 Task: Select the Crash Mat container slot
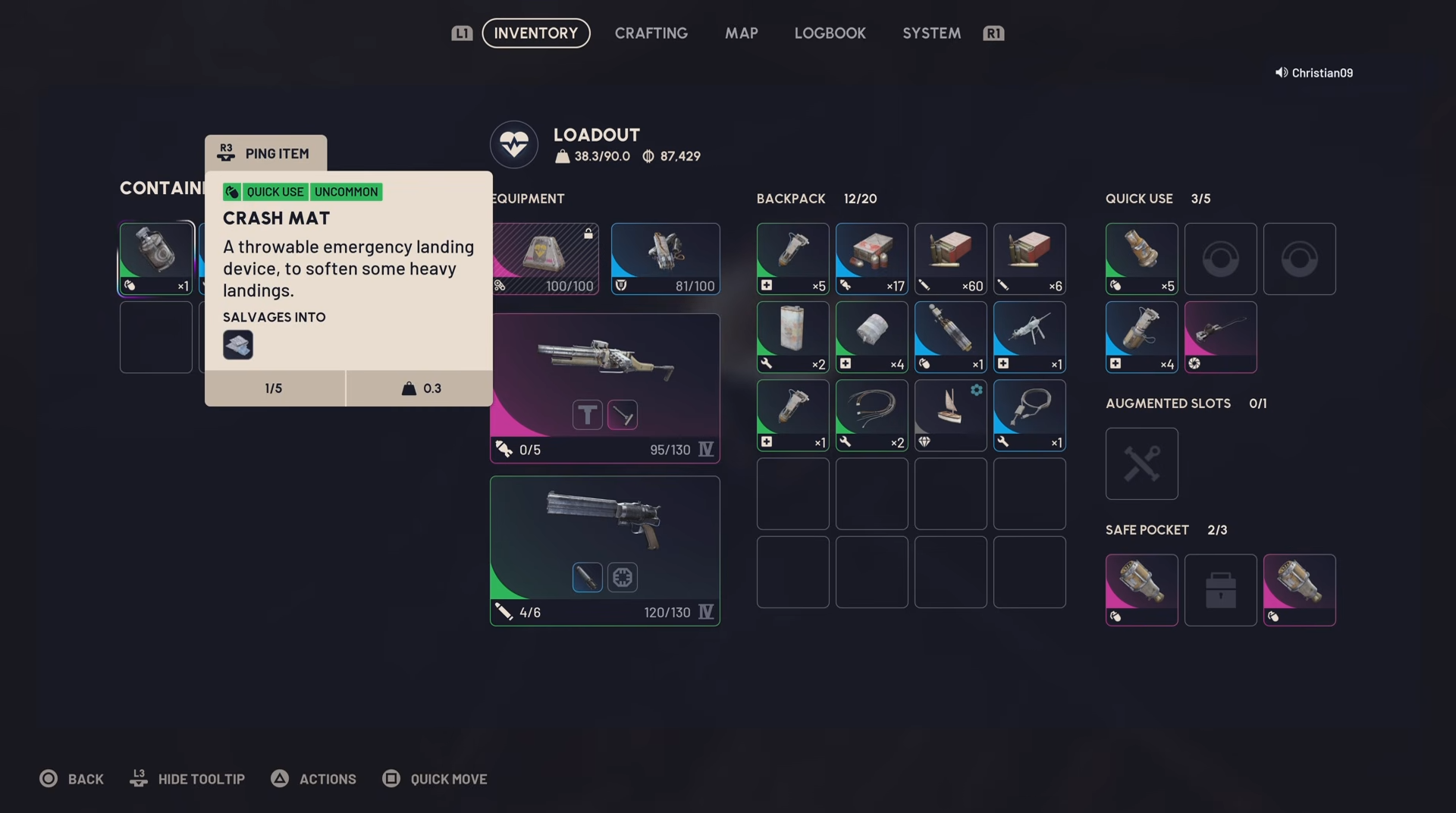pos(156,259)
